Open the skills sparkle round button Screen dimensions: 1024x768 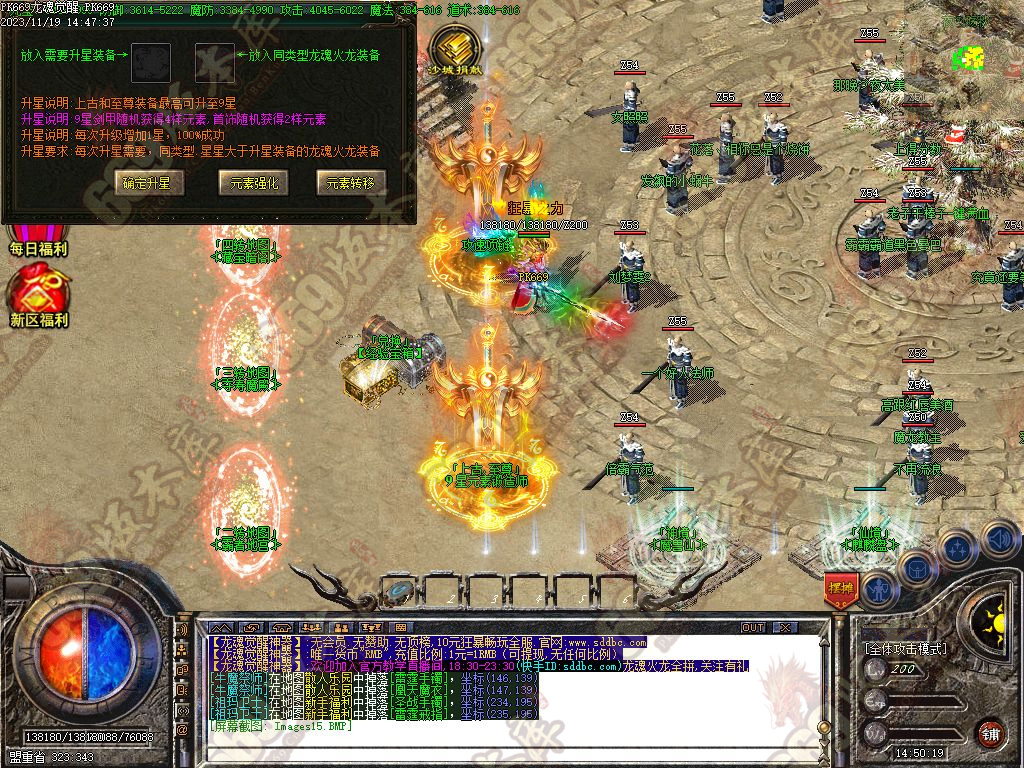[x=957, y=547]
